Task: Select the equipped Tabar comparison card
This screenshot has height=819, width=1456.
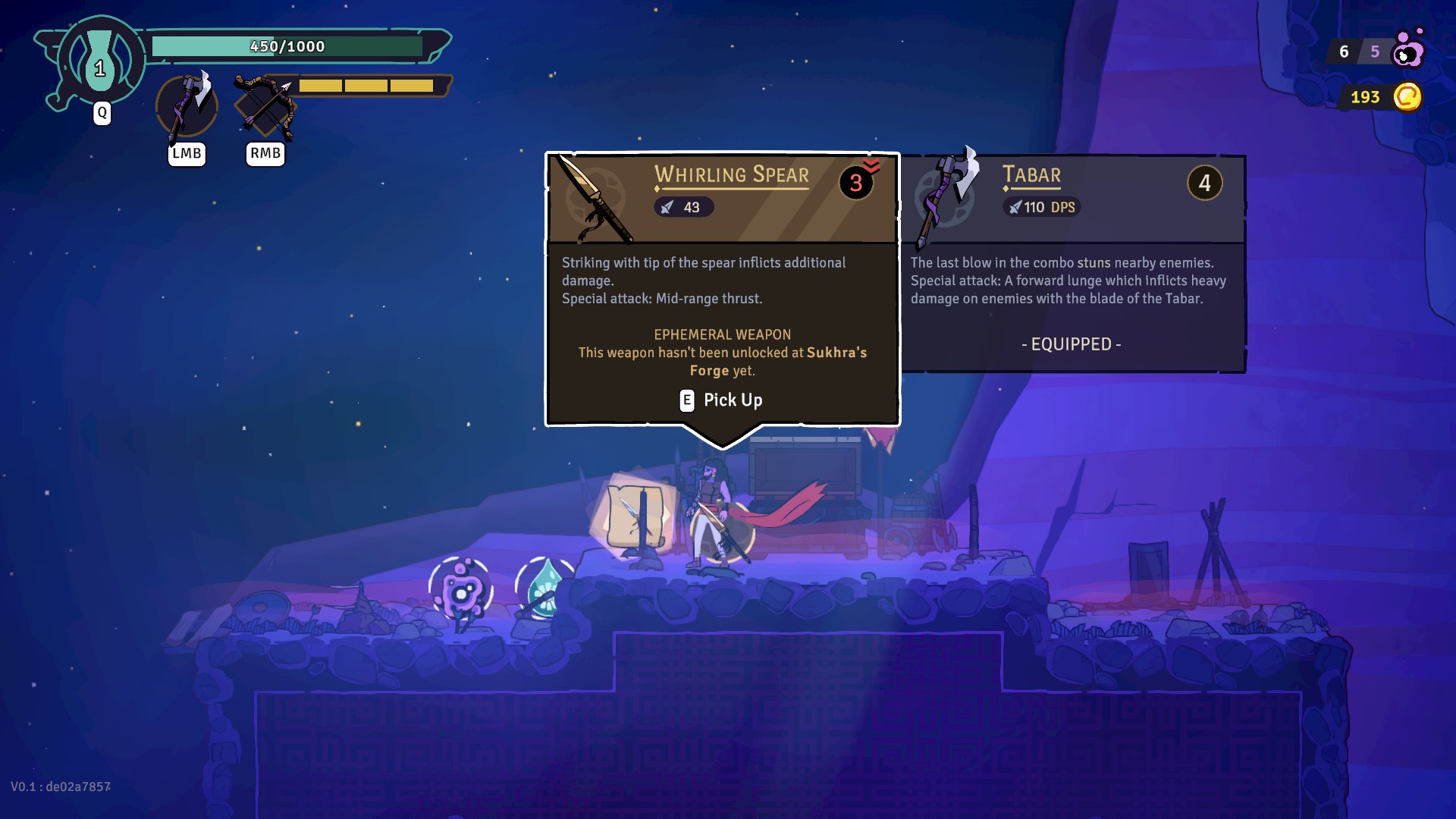Action: coord(1072,264)
